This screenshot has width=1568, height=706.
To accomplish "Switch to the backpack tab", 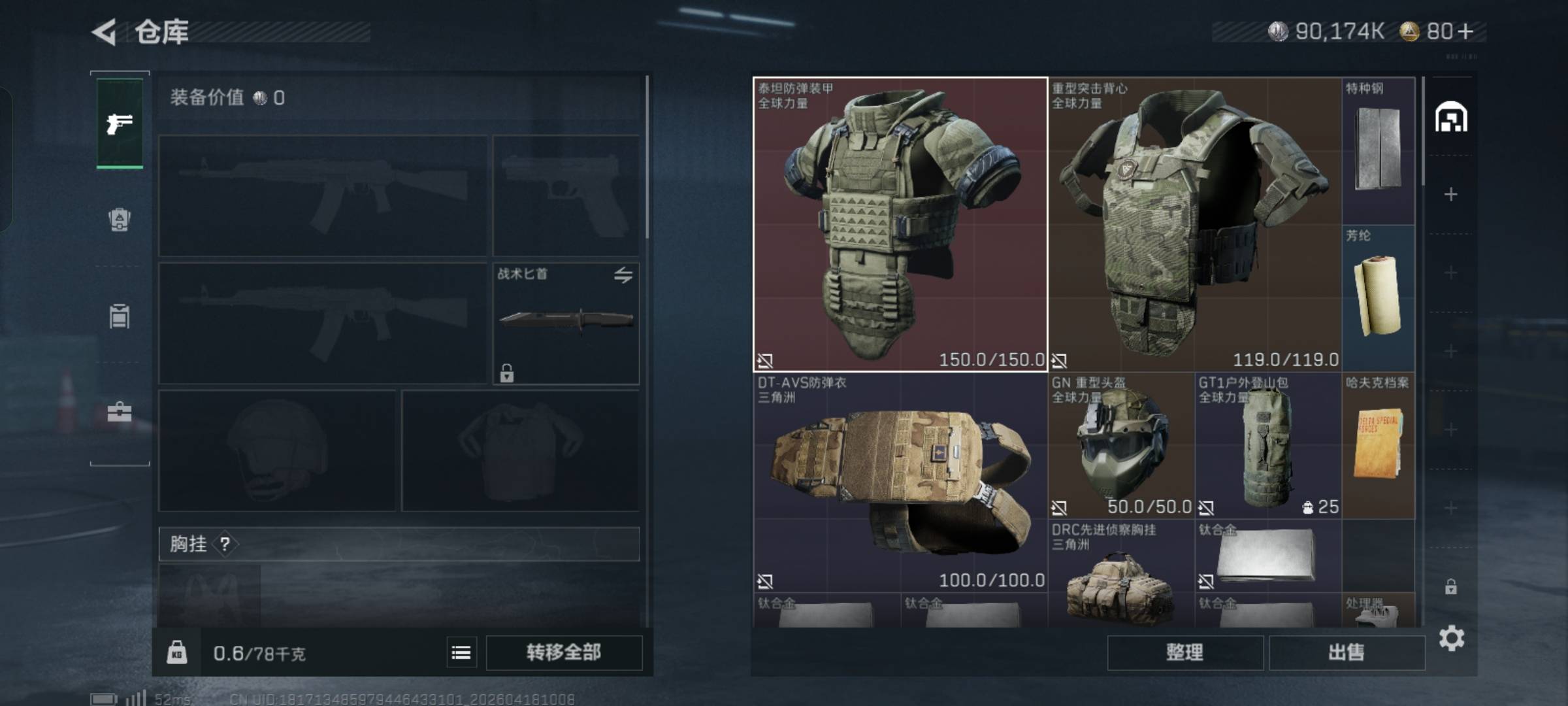I will click(x=120, y=220).
